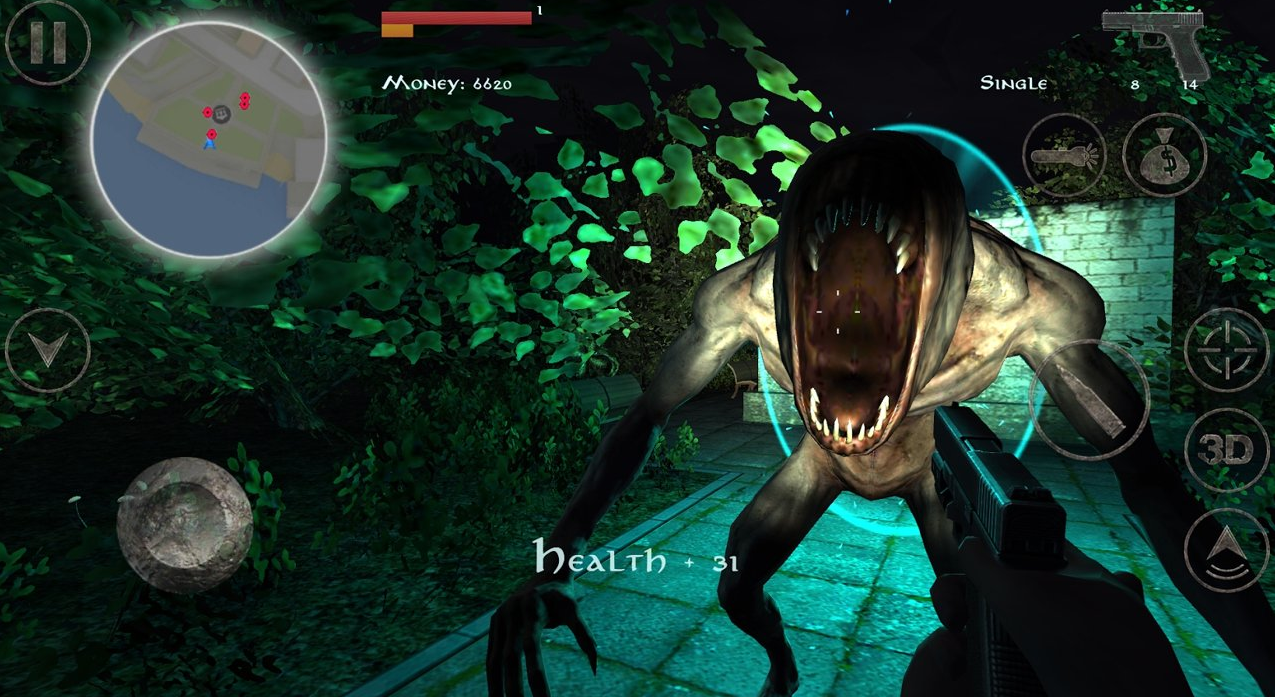
Task: Open the money bag shop
Action: coord(1164,156)
